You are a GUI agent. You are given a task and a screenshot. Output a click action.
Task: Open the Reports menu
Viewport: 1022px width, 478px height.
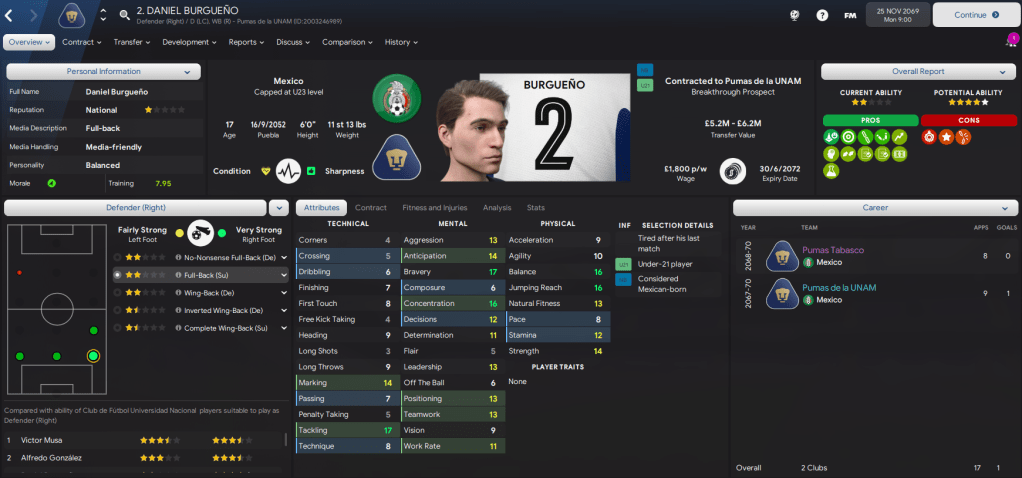click(x=247, y=42)
